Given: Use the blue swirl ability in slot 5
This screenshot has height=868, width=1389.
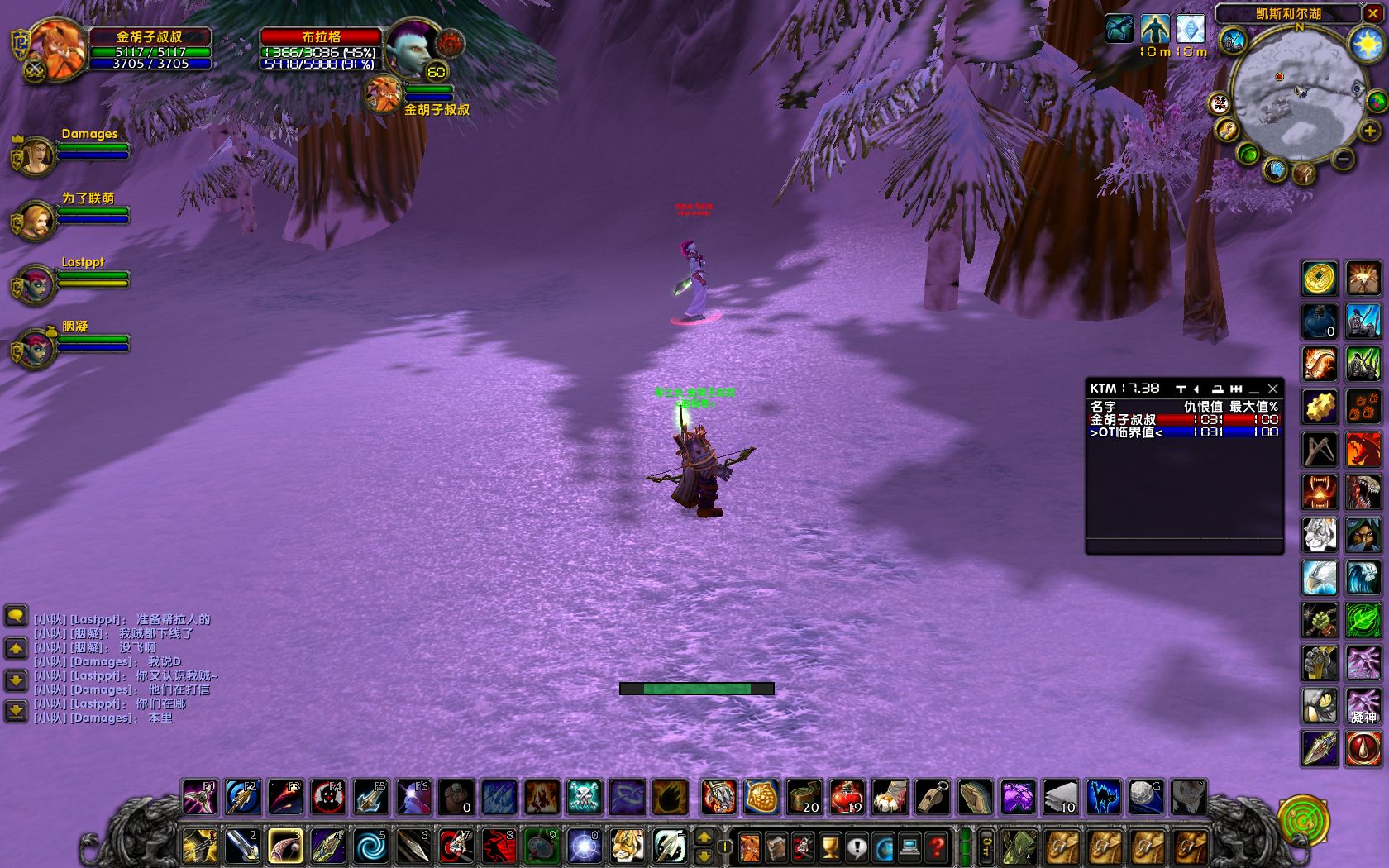Looking at the screenshot, I should 370,847.
